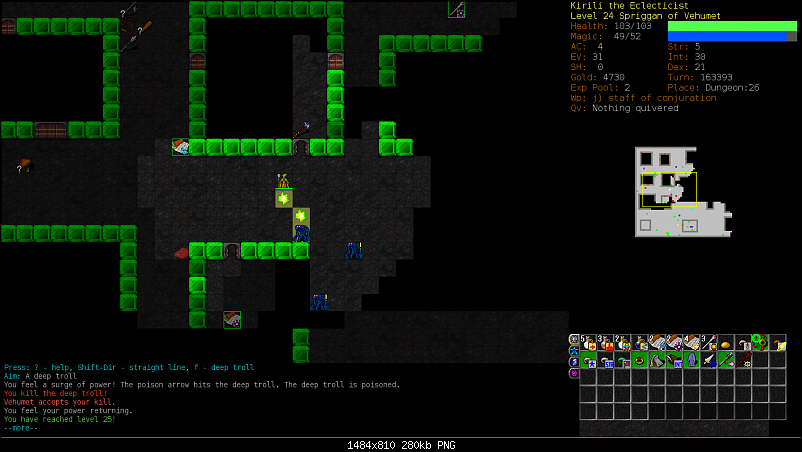802x452 pixels.
Task: Switch to the blue star spells tab
Action: (574, 350)
